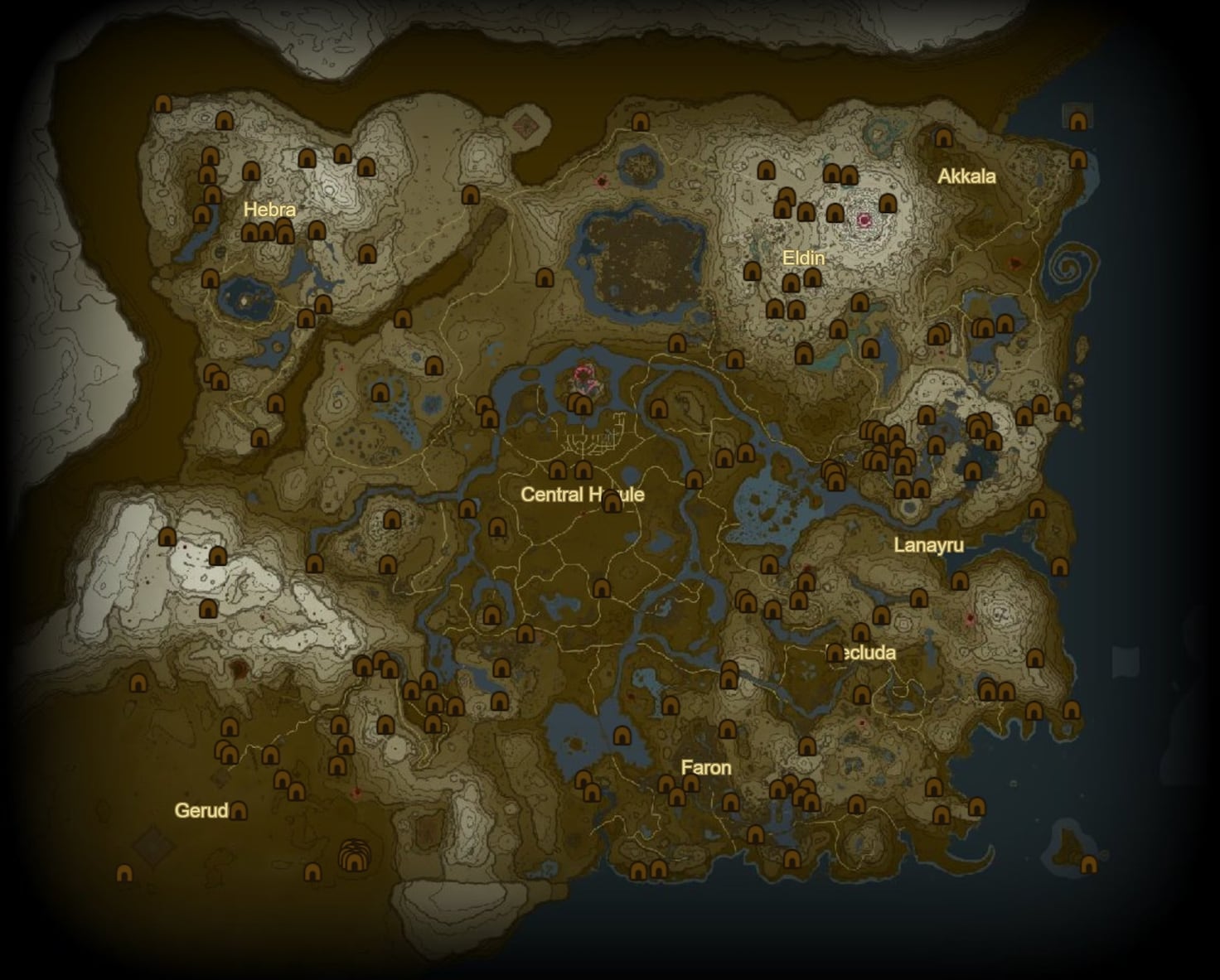Select the cave marker covering the Necluda label
The width and height of the screenshot is (1220, 980).
835,653
